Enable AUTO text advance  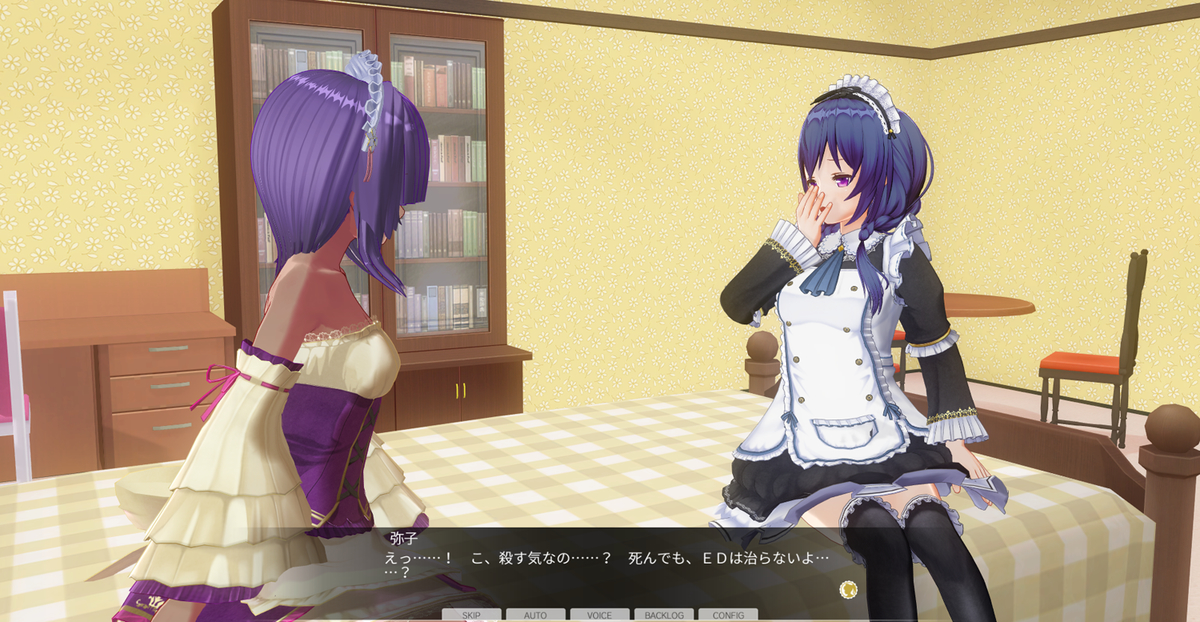click(535, 615)
